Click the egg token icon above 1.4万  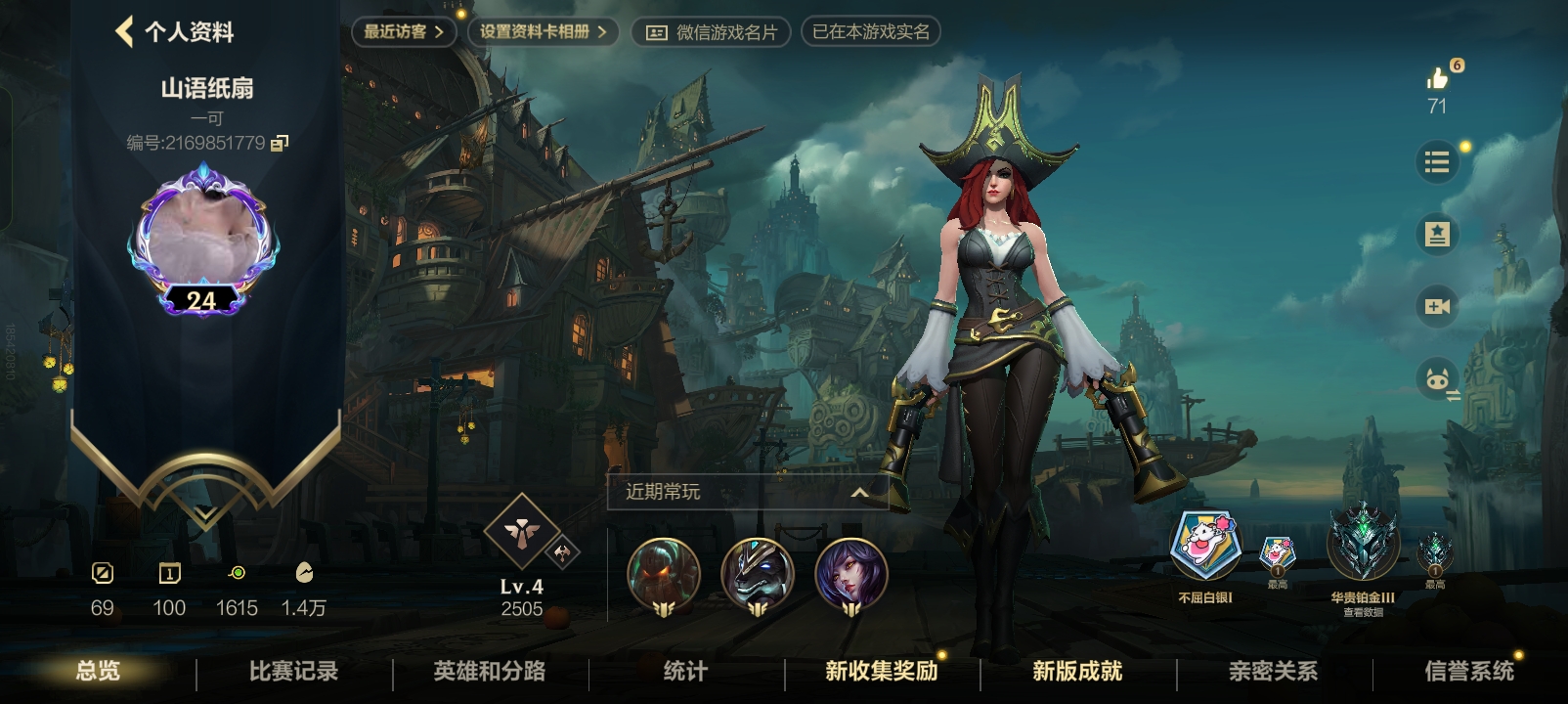[x=304, y=572]
